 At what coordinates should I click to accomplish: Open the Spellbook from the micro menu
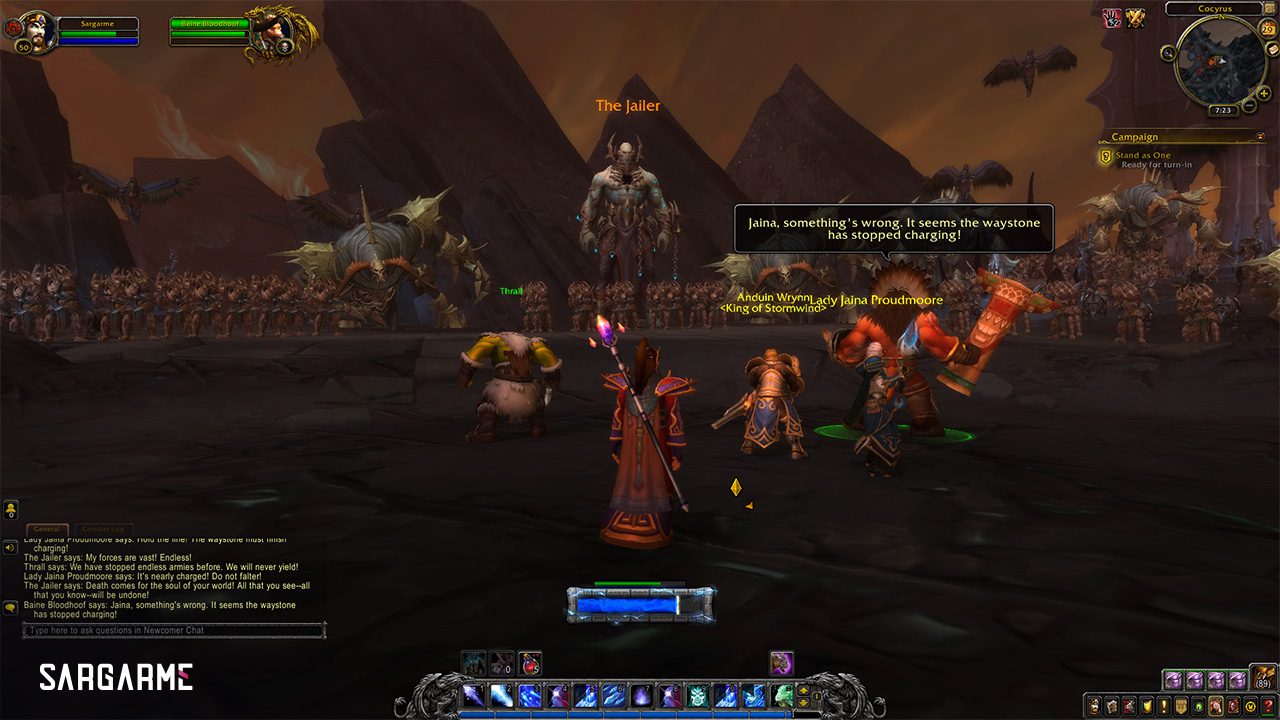coord(1113,706)
